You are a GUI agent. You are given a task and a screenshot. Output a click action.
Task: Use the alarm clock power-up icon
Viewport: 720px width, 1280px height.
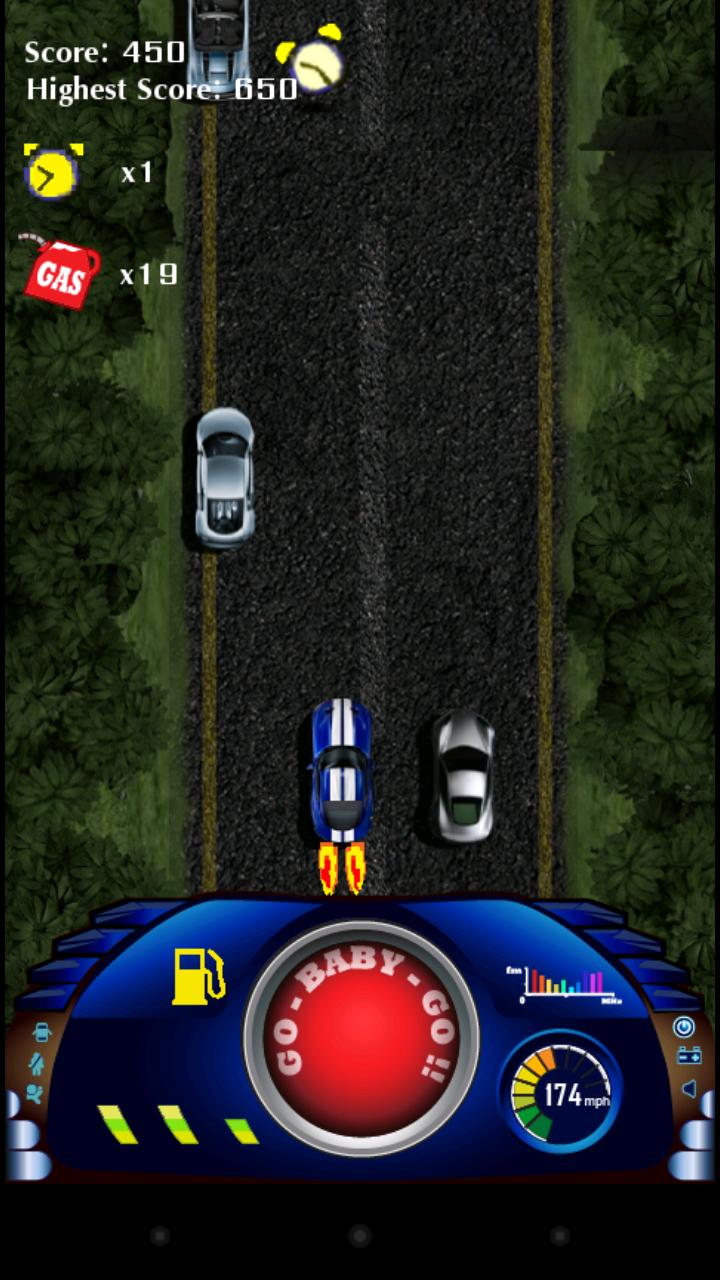click(x=53, y=172)
